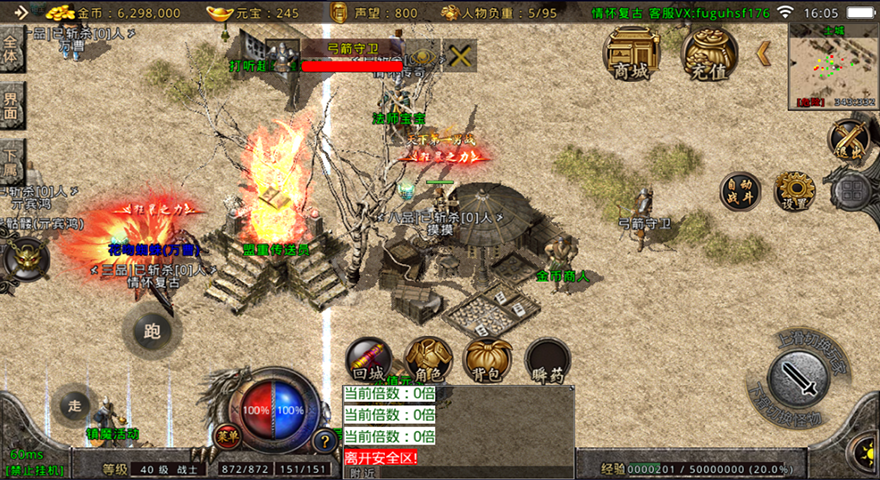This screenshot has height=480, width=880.
Task: Toggle the 禁止挂机 auto-idle setting
Action: point(36,469)
